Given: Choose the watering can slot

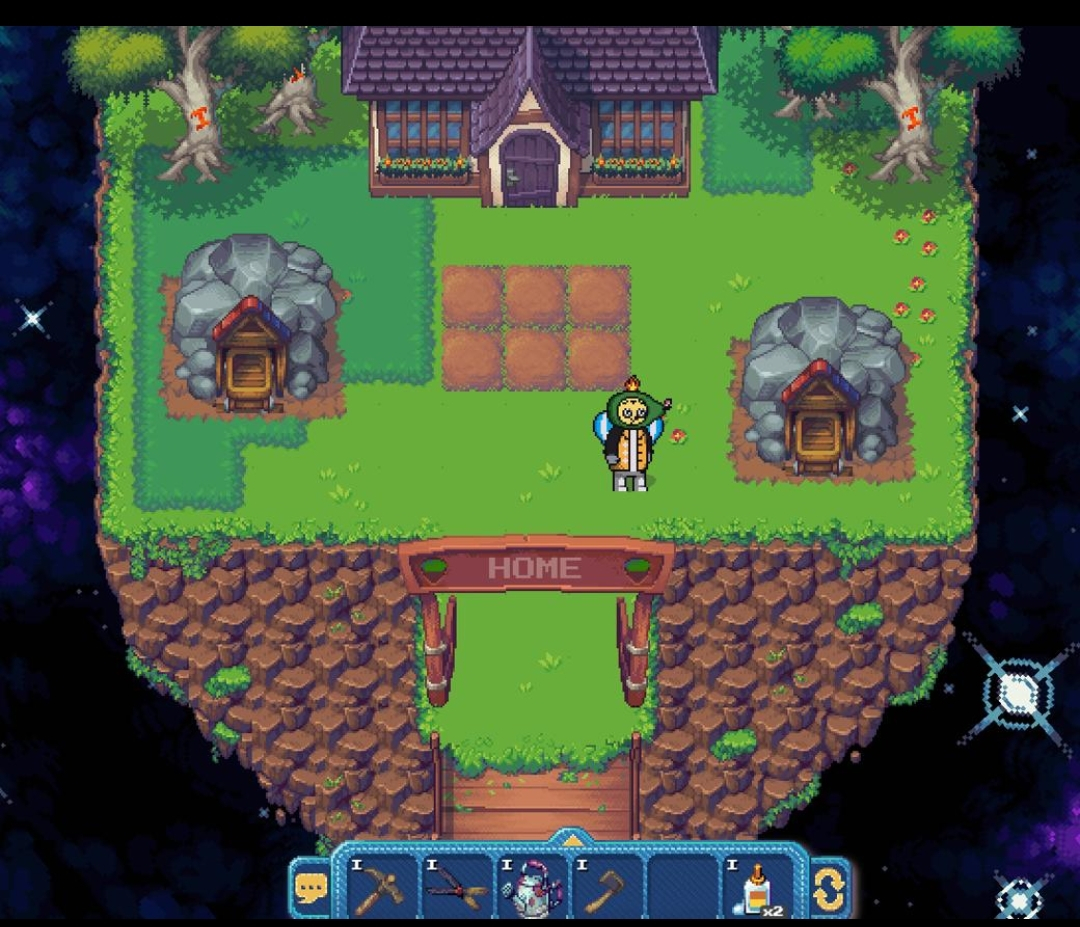Looking at the screenshot, I should pos(531,887).
